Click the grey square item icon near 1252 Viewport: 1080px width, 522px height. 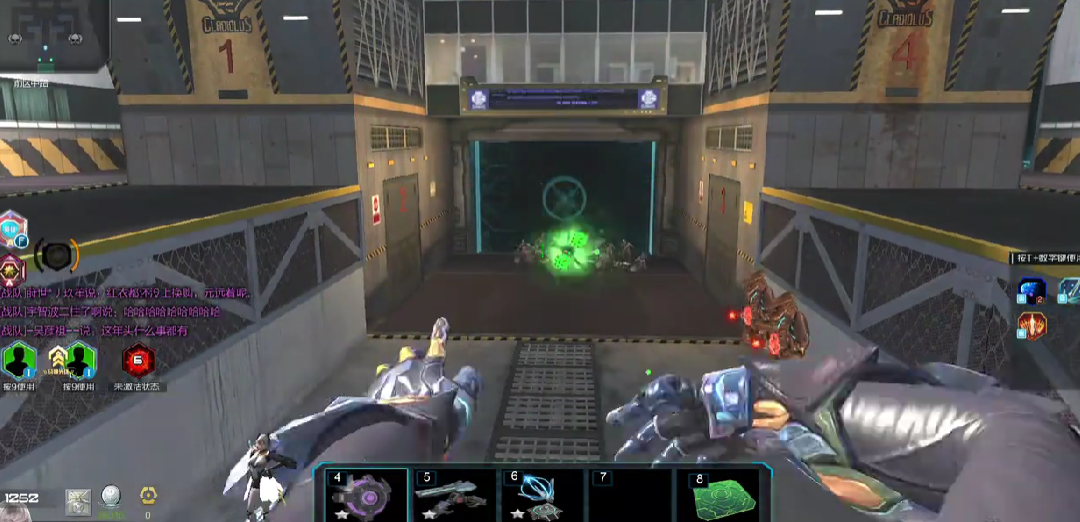pyautogui.click(x=79, y=501)
